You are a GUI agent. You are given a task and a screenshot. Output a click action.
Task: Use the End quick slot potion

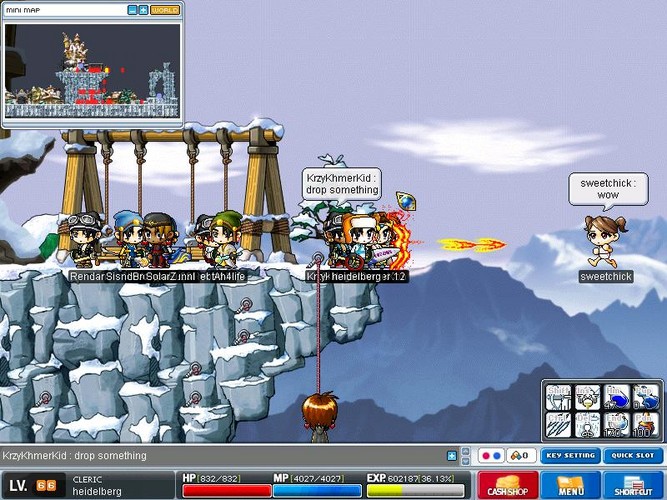pos(617,425)
